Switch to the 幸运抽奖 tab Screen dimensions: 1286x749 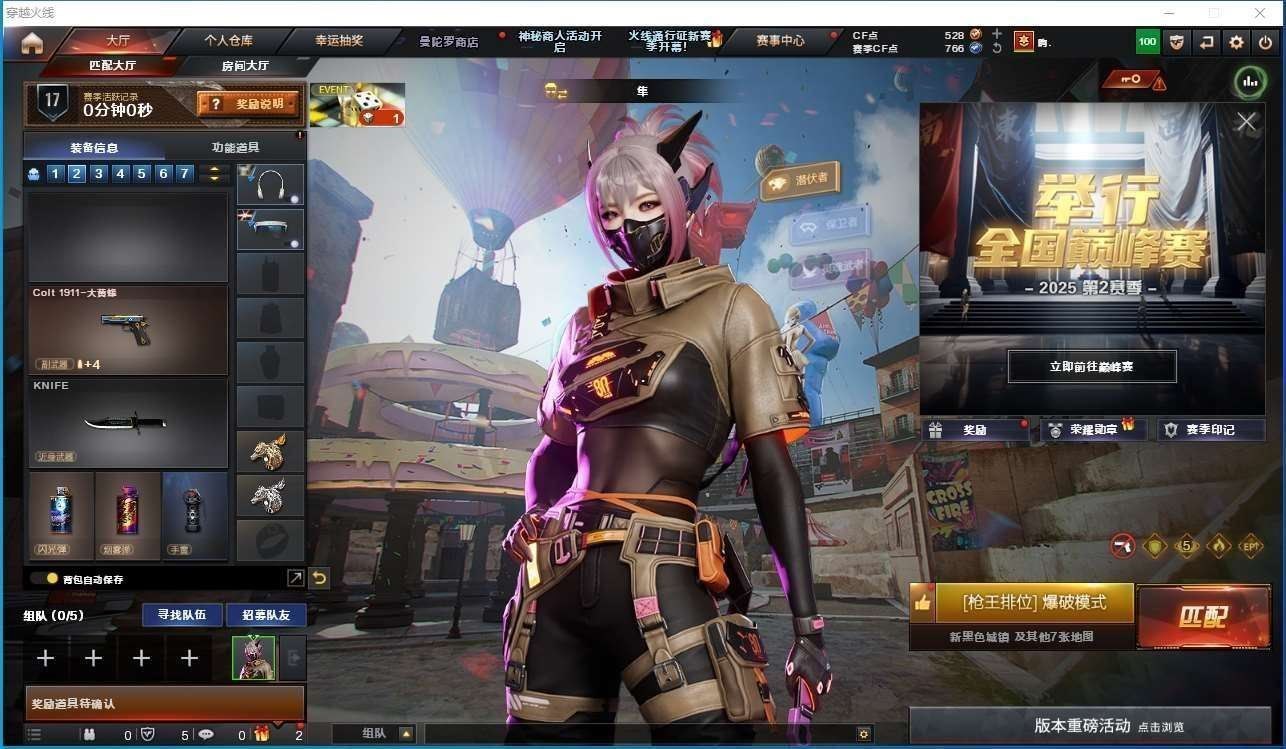(339, 41)
